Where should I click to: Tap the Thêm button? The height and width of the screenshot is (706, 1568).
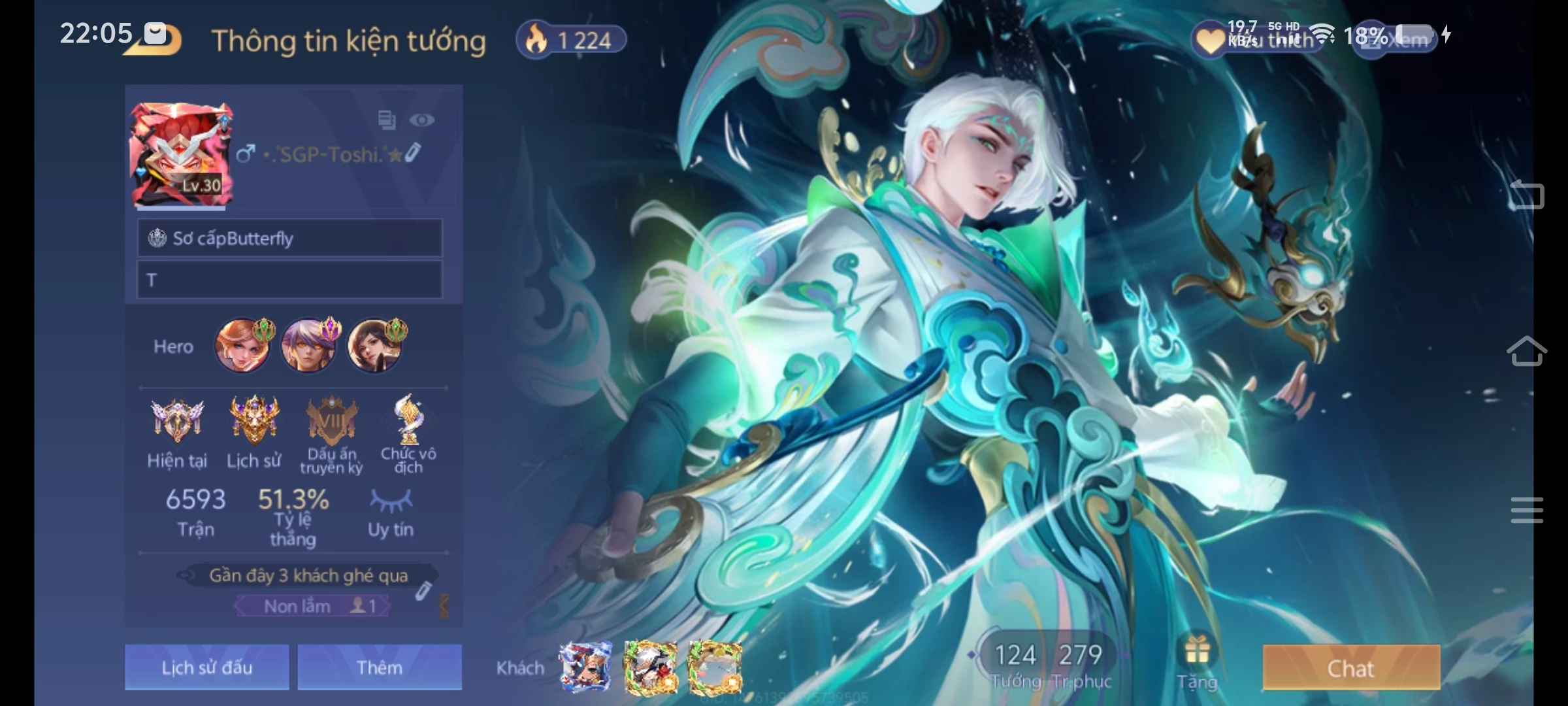coord(380,667)
